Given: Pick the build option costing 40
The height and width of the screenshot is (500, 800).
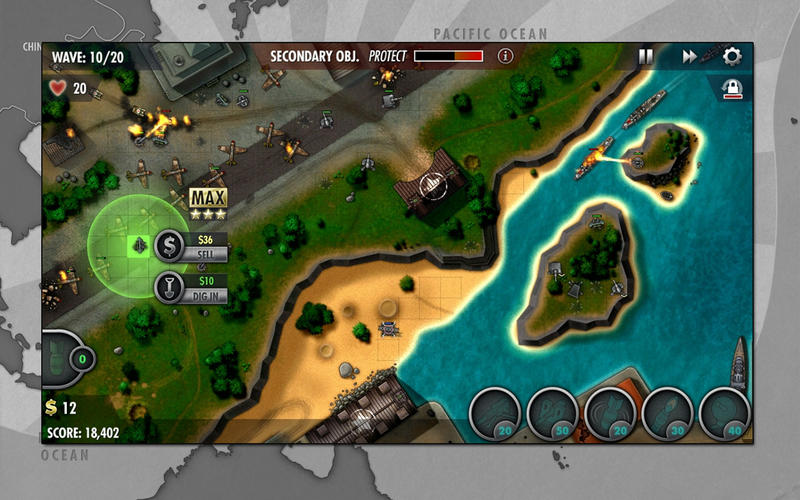Looking at the screenshot, I should (725, 412).
